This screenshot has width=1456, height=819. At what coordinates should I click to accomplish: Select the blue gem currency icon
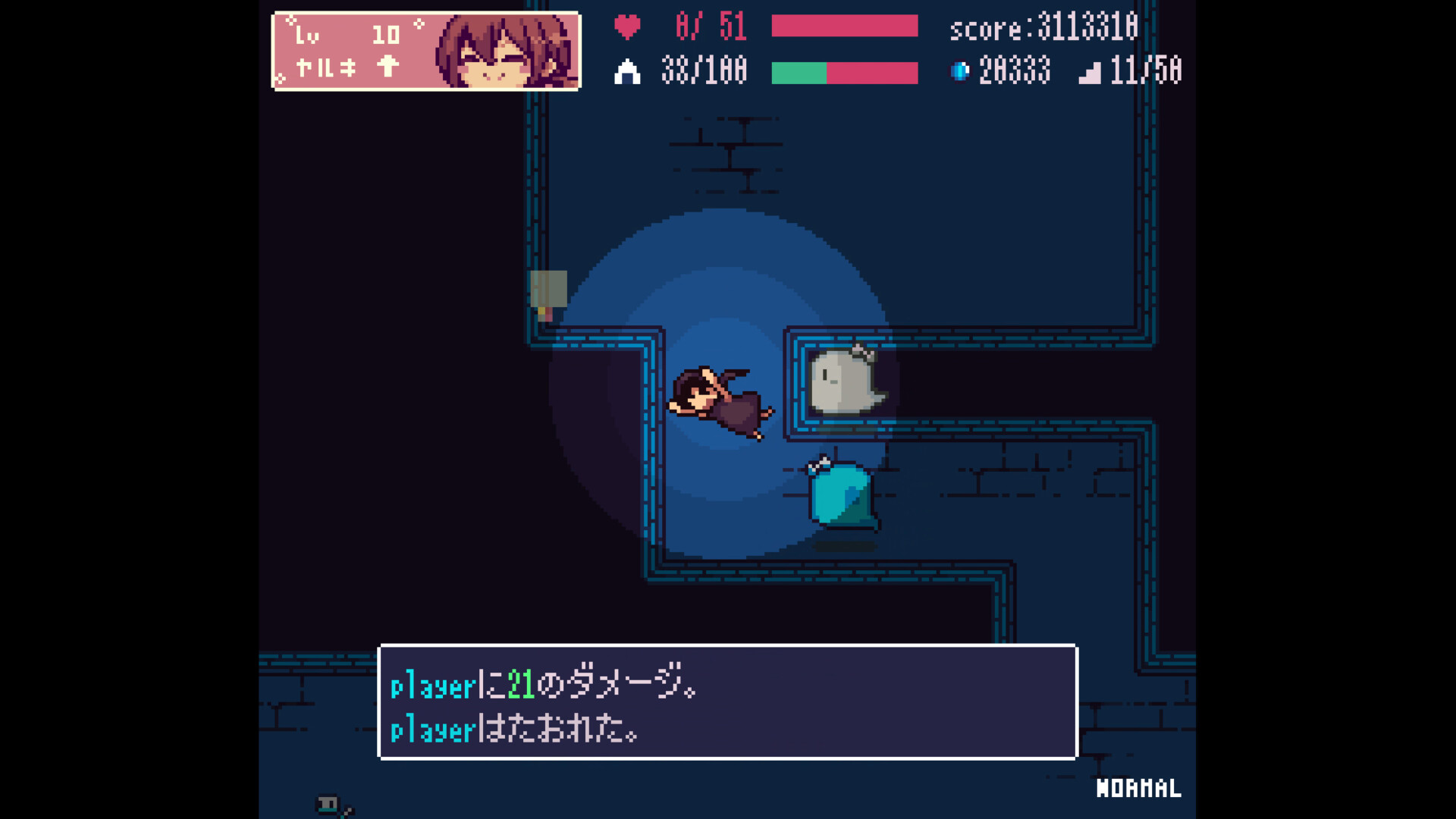tap(961, 71)
